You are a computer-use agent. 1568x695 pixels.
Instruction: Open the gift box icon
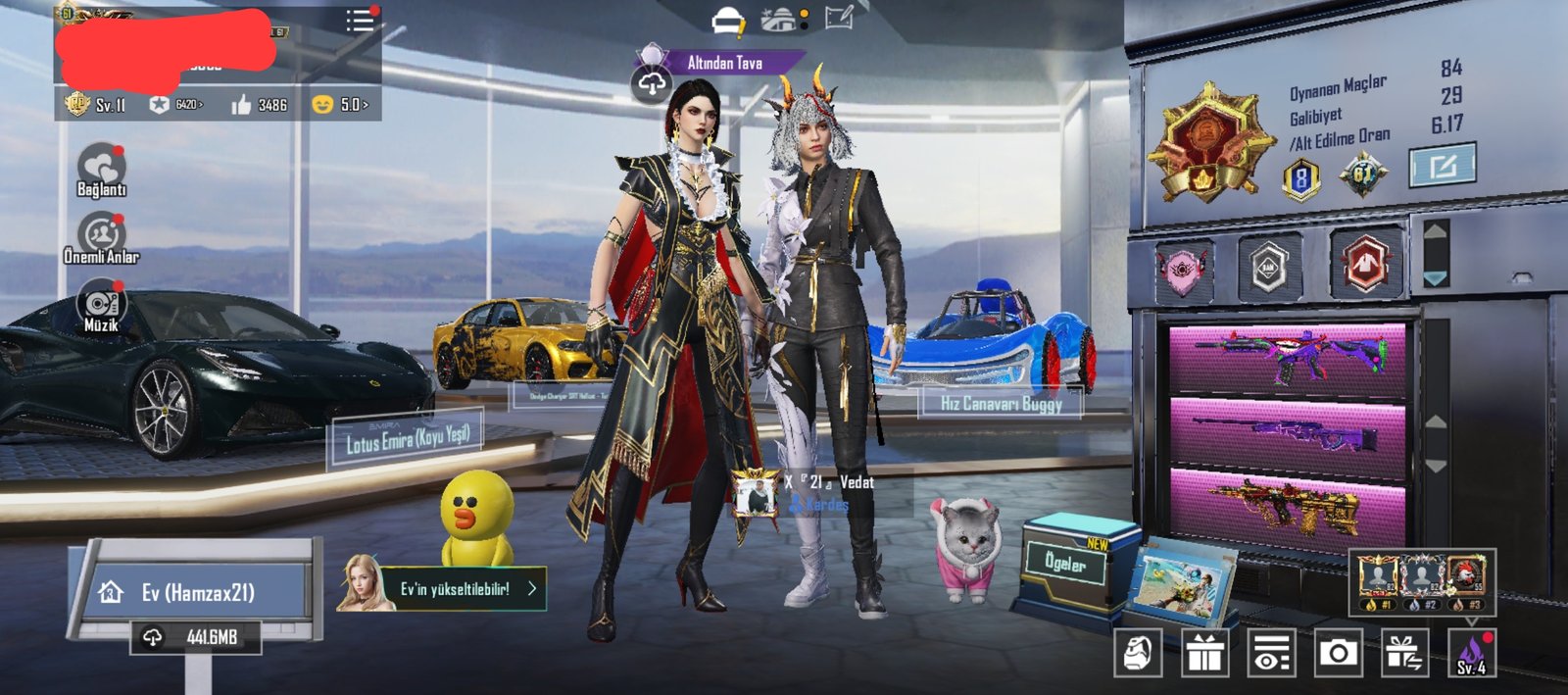(x=1204, y=653)
